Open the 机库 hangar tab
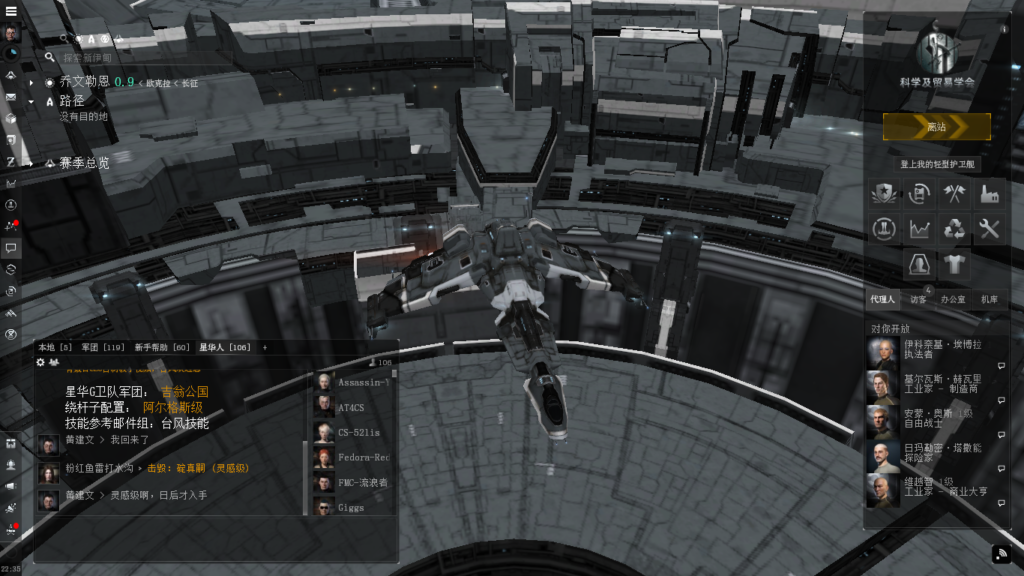This screenshot has width=1024, height=576. (x=988, y=299)
